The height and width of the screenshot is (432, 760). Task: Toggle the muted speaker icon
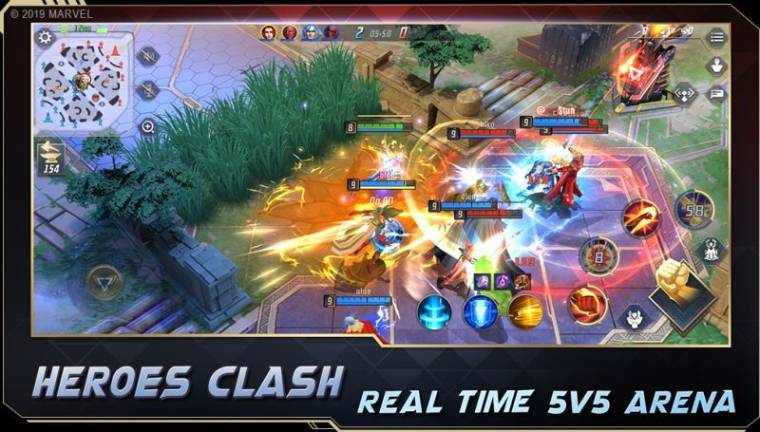(x=148, y=56)
